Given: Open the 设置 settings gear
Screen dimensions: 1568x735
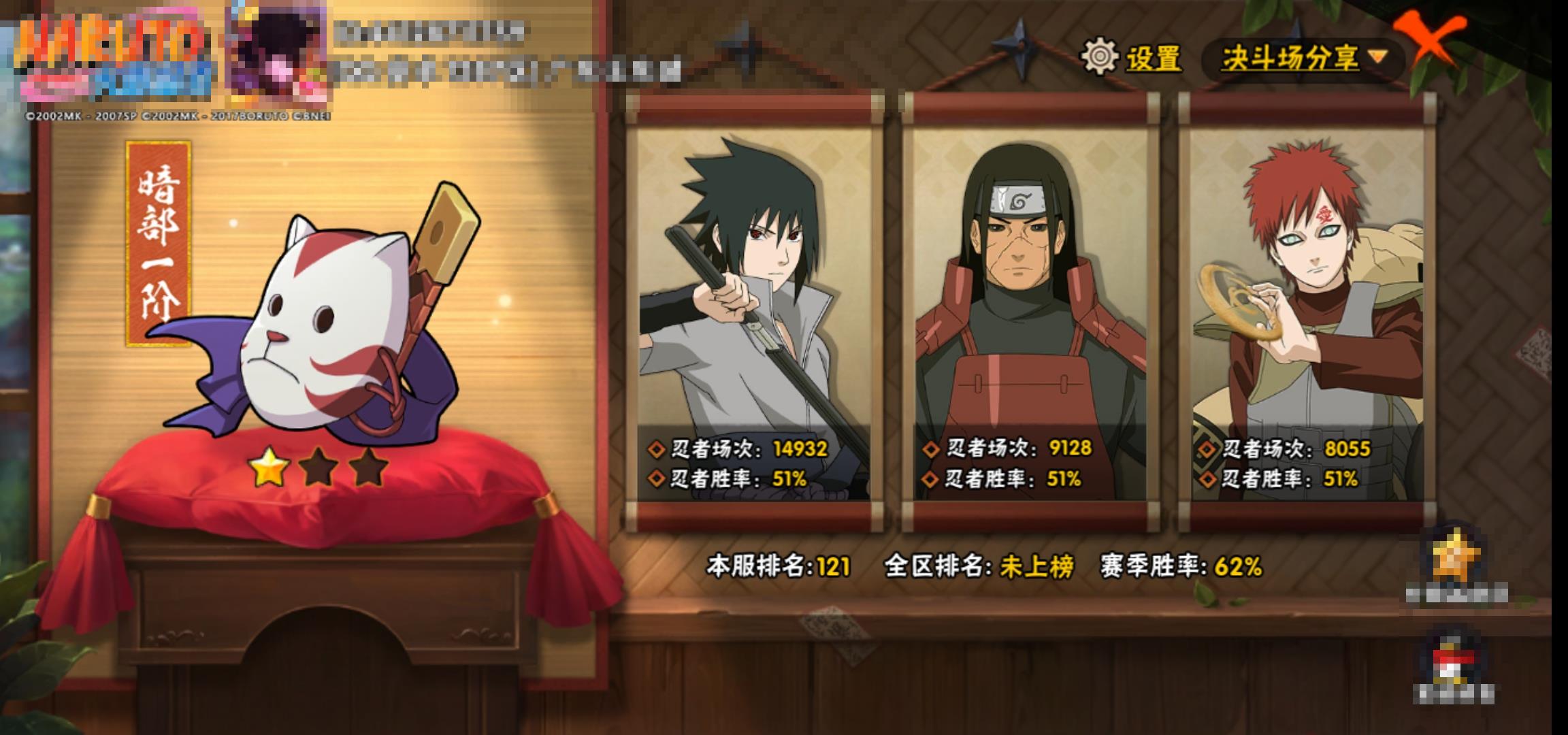Looking at the screenshot, I should point(1132,57).
